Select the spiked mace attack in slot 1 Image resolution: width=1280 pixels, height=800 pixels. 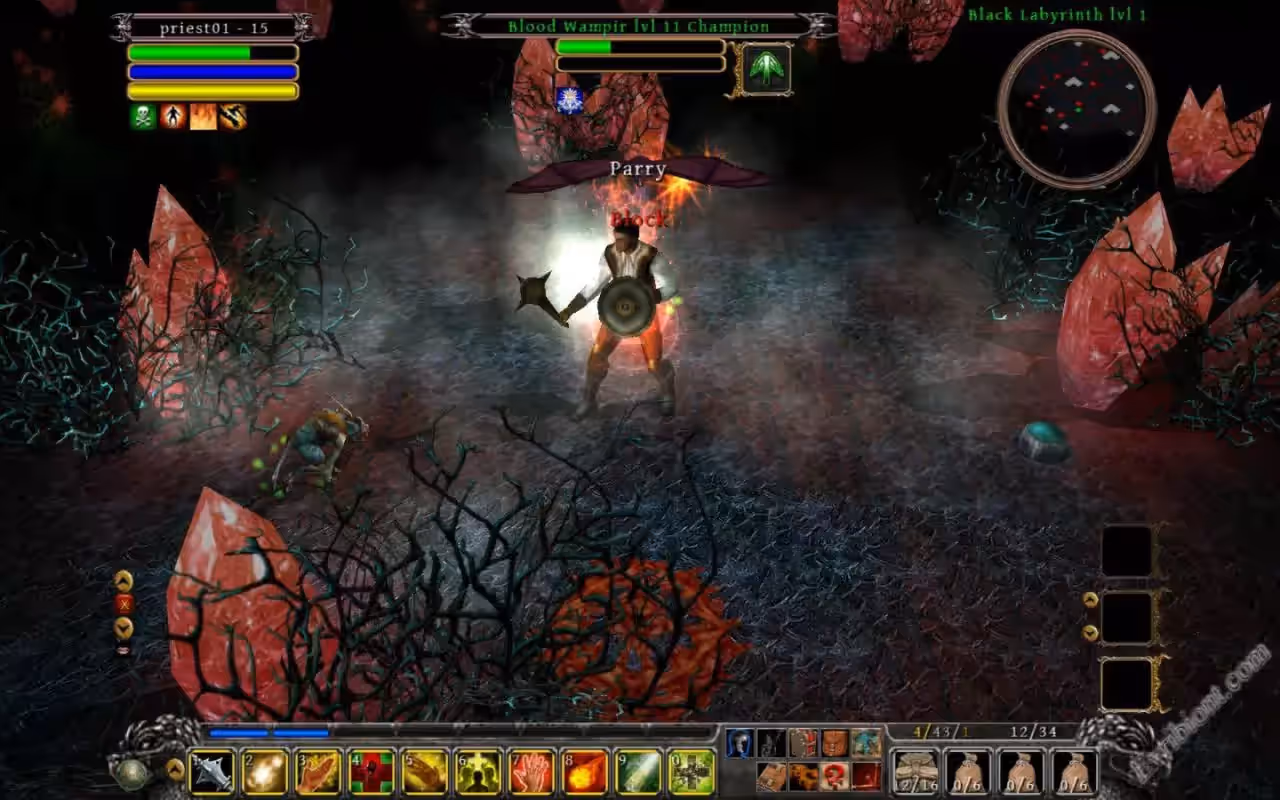pyautogui.click(x=212, y=772)
